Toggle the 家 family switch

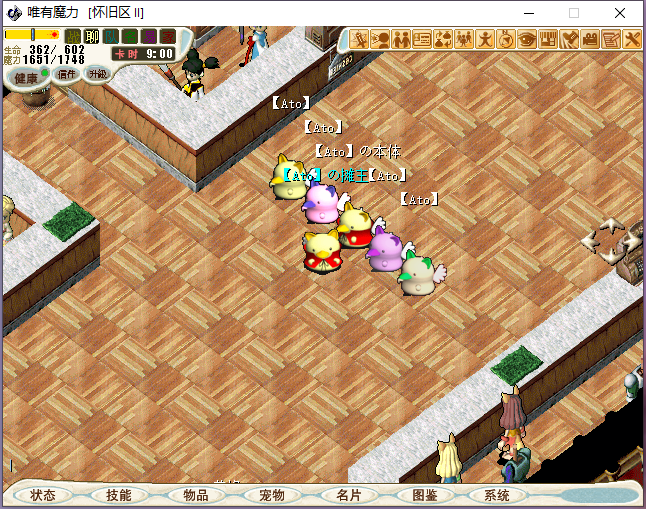tap(167, 37)
